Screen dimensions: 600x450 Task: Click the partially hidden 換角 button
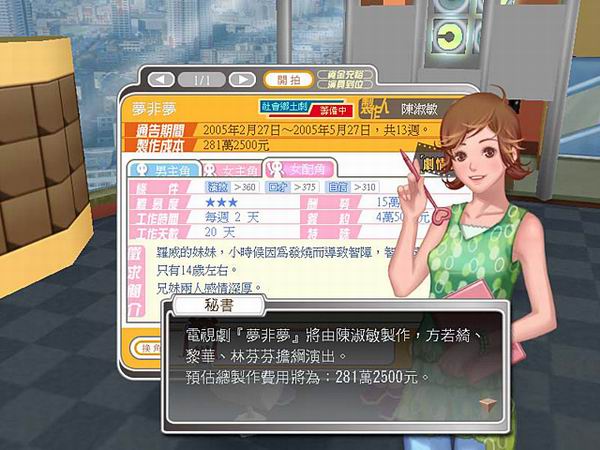tap(145, 347)
